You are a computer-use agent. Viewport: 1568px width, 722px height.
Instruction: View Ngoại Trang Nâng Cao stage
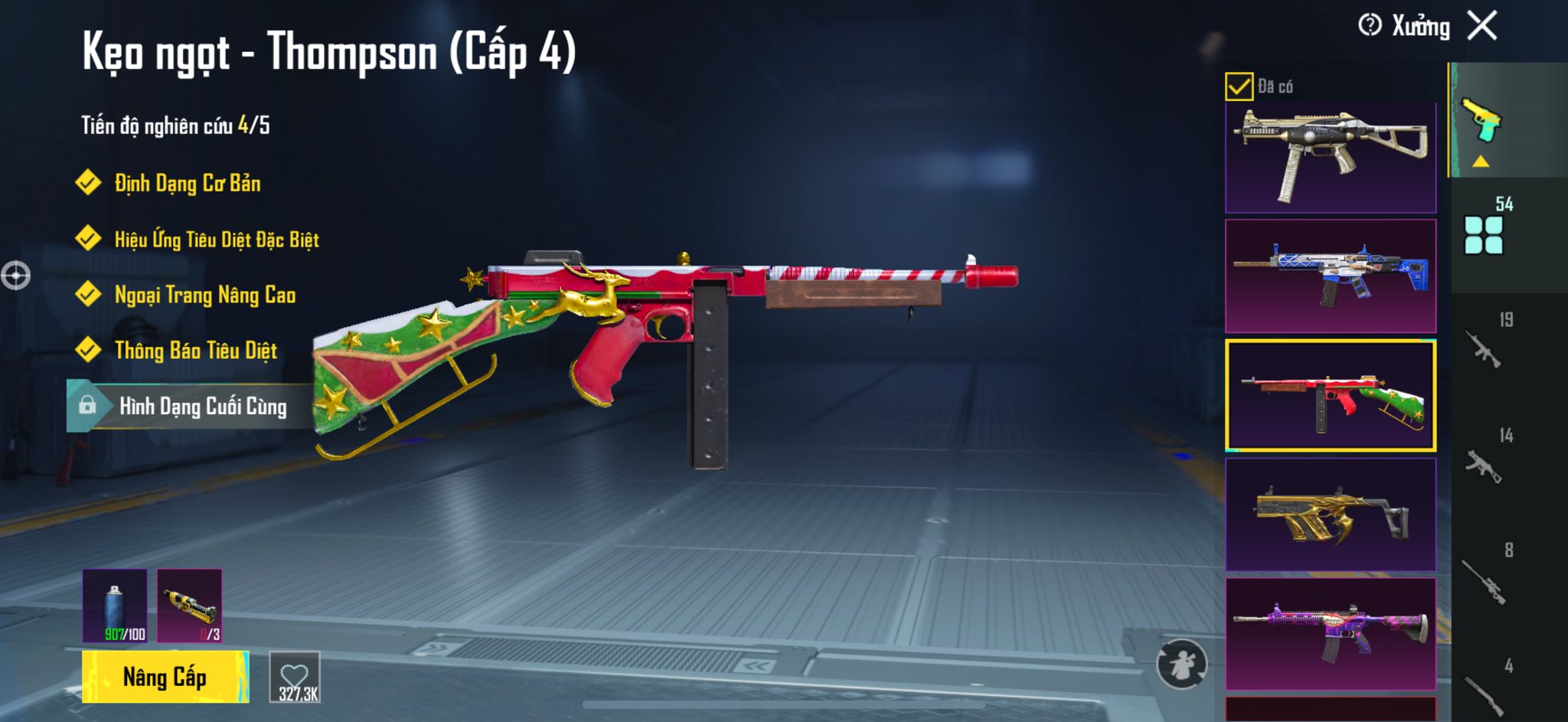coord(204,296)
